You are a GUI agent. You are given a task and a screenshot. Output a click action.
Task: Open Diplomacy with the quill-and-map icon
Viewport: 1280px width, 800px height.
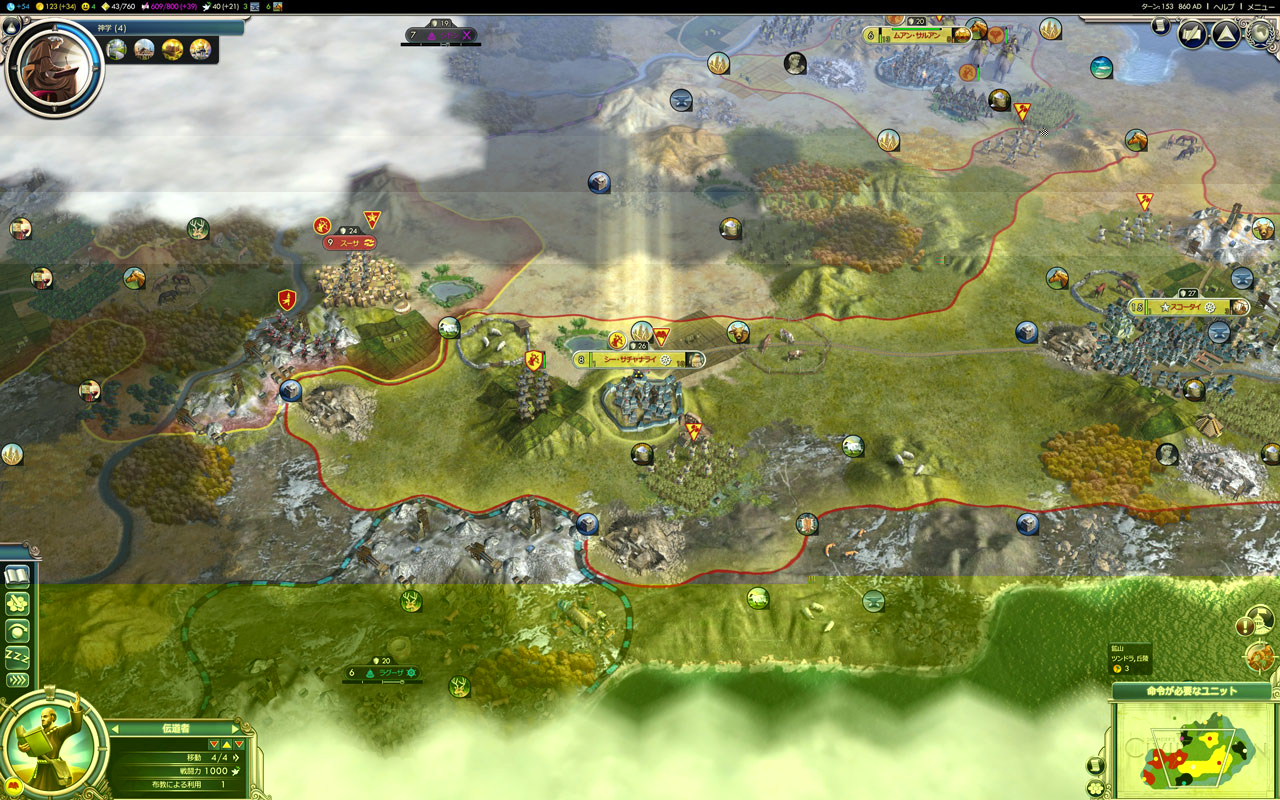pos(1191,33)
